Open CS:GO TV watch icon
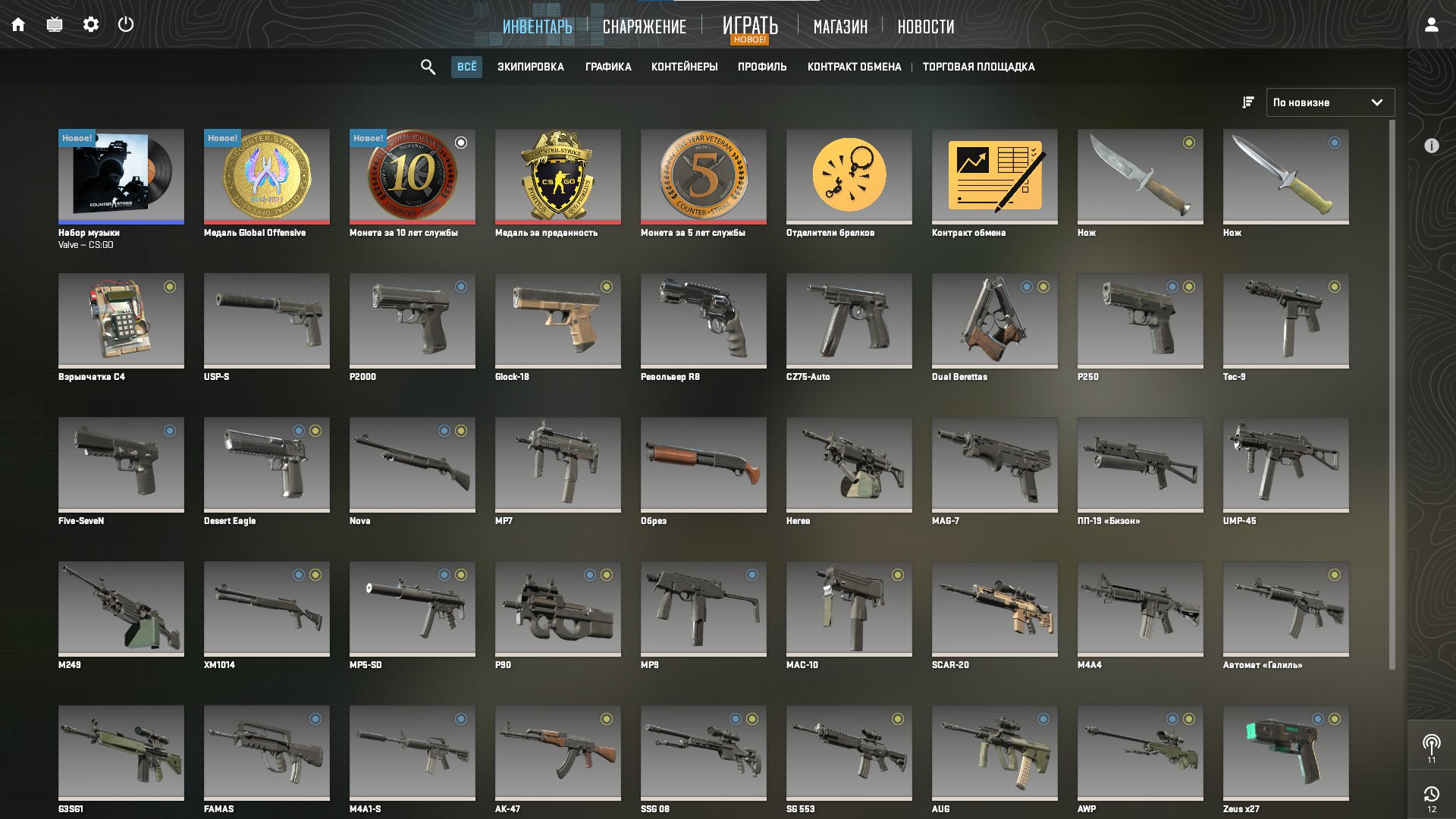The height and width of the screenshot is (819, 1456). [x=54, y=24]
